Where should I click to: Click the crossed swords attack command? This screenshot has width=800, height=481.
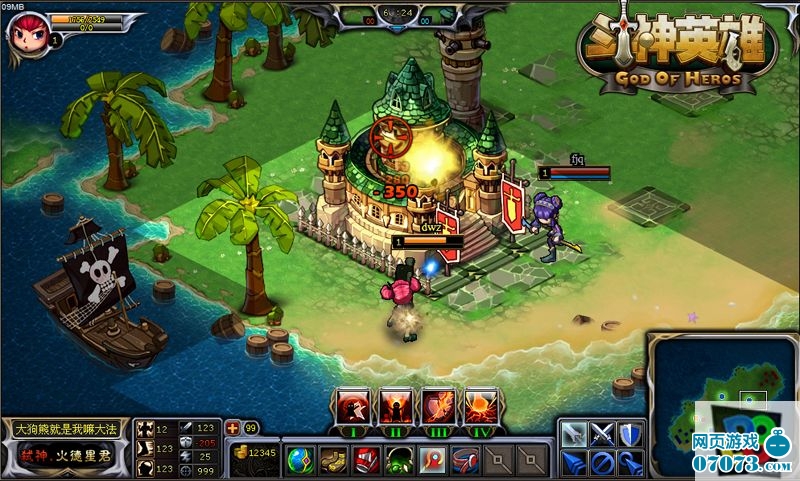tap(601, 434)
